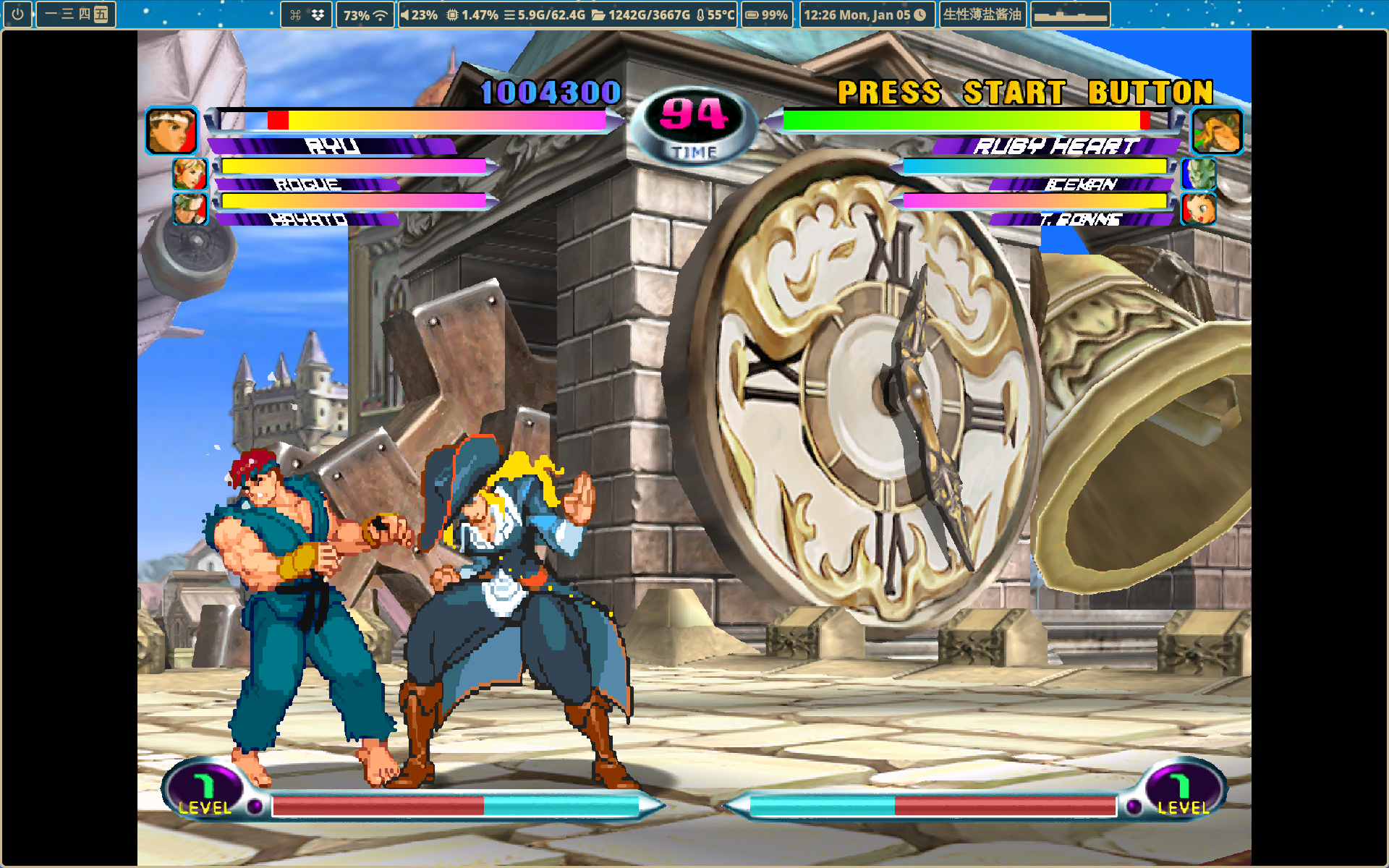Choose Tron Bonne's assist portrait
This screenshot has width=1389, height=868.
pyautogui.click(x=1199, y=208)
